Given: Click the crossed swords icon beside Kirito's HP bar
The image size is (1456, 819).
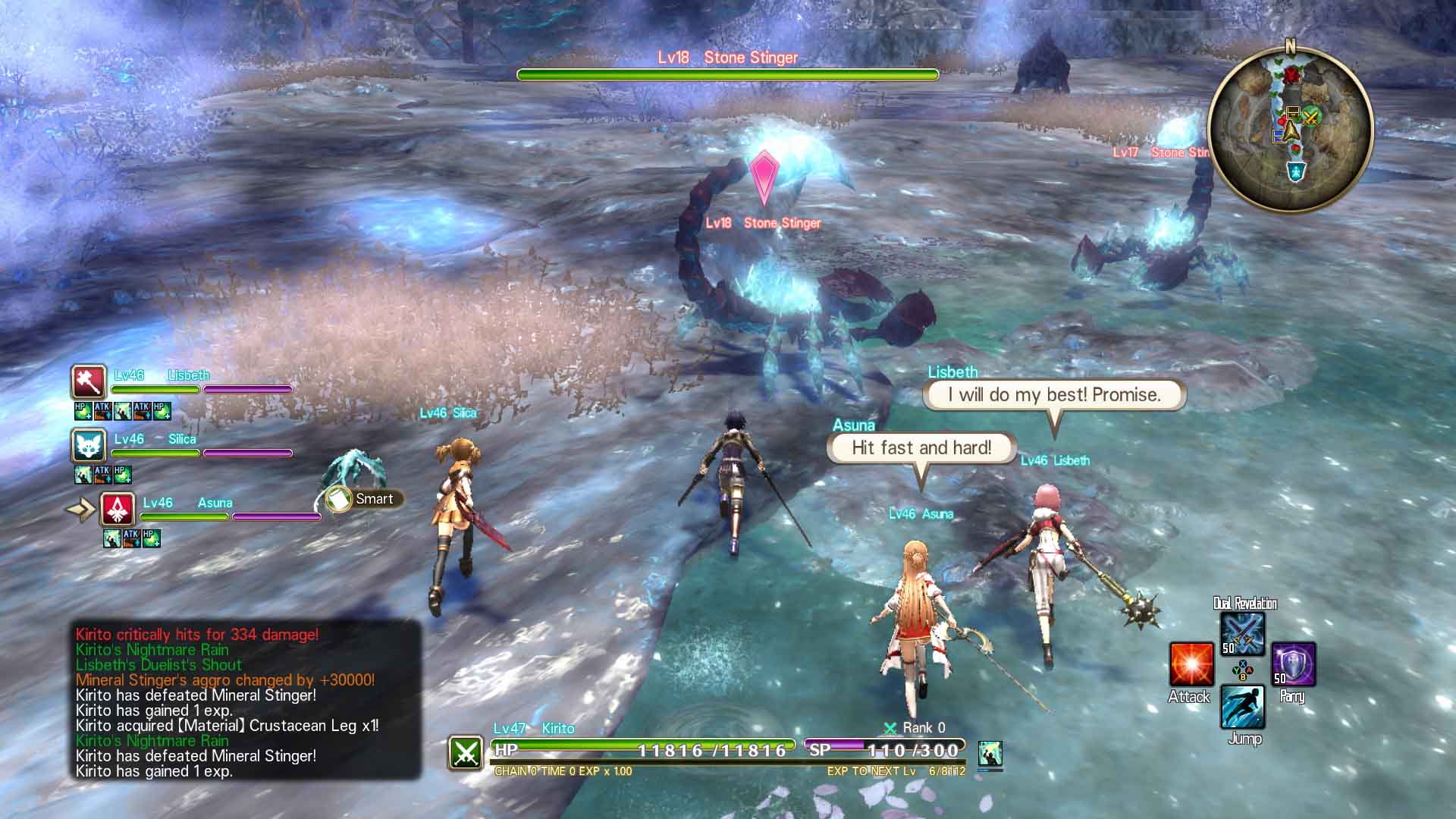Looking at the screenshot, I should [465, 754].
